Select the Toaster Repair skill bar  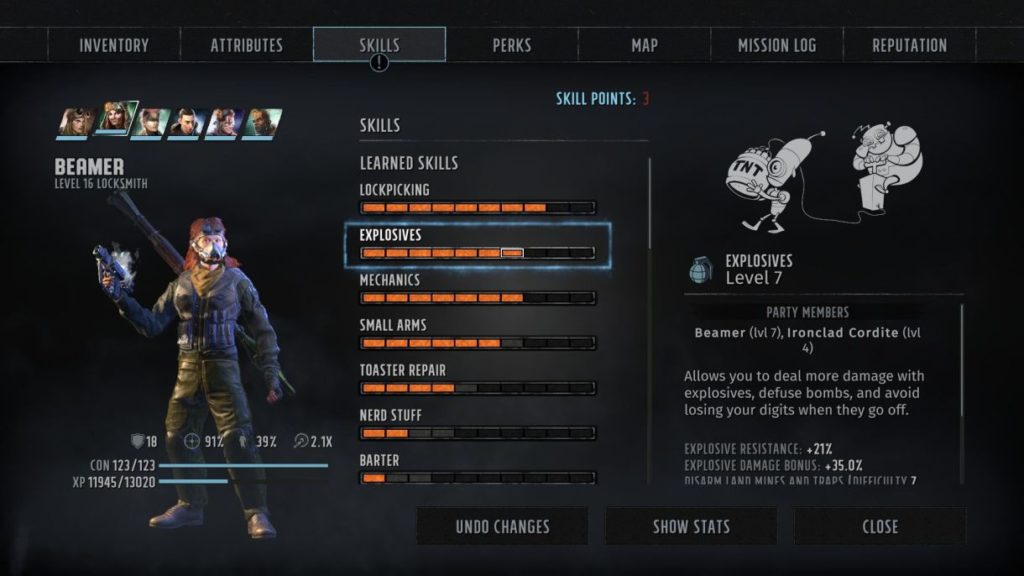tap(477, 388)
